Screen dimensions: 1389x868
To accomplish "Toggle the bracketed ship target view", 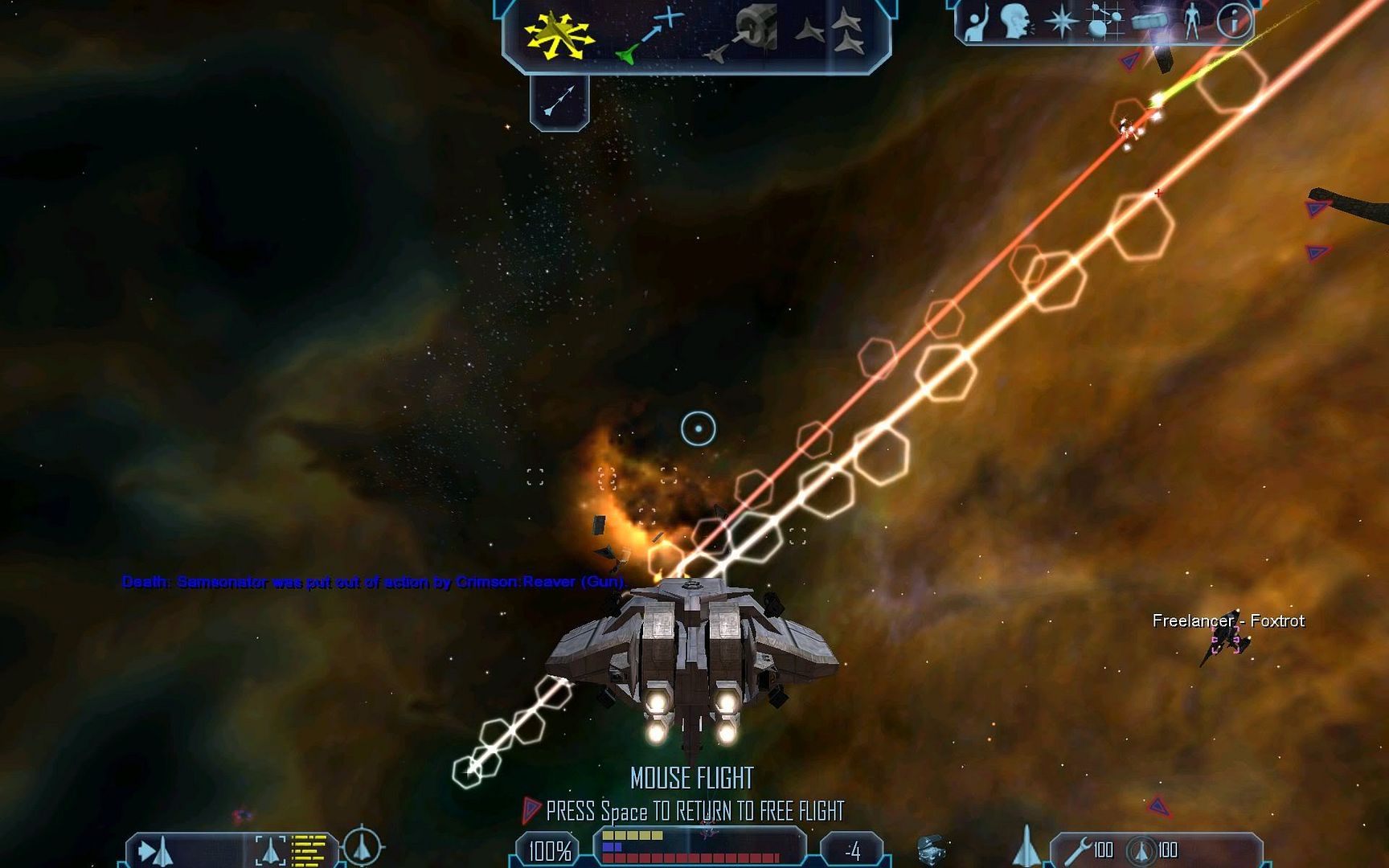I will 270,851.
